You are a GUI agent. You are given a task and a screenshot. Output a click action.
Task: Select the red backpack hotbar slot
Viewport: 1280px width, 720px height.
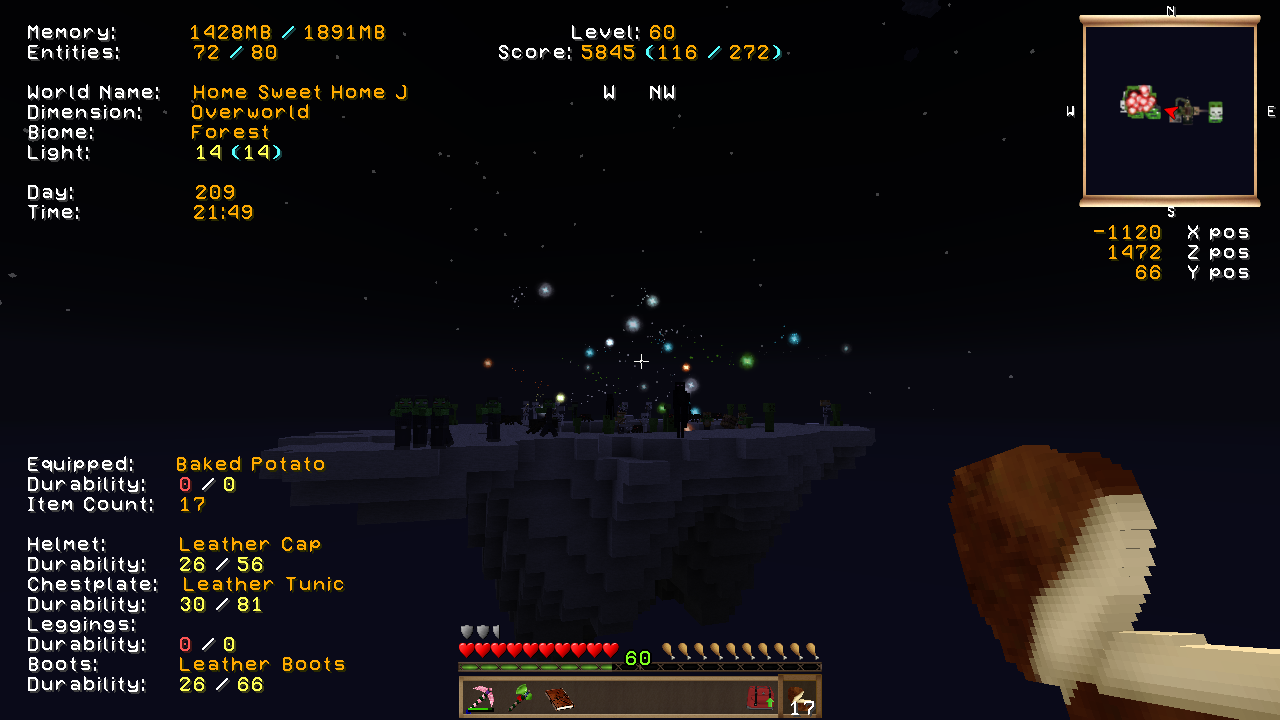pyautogui.click(x=760, y=697)
